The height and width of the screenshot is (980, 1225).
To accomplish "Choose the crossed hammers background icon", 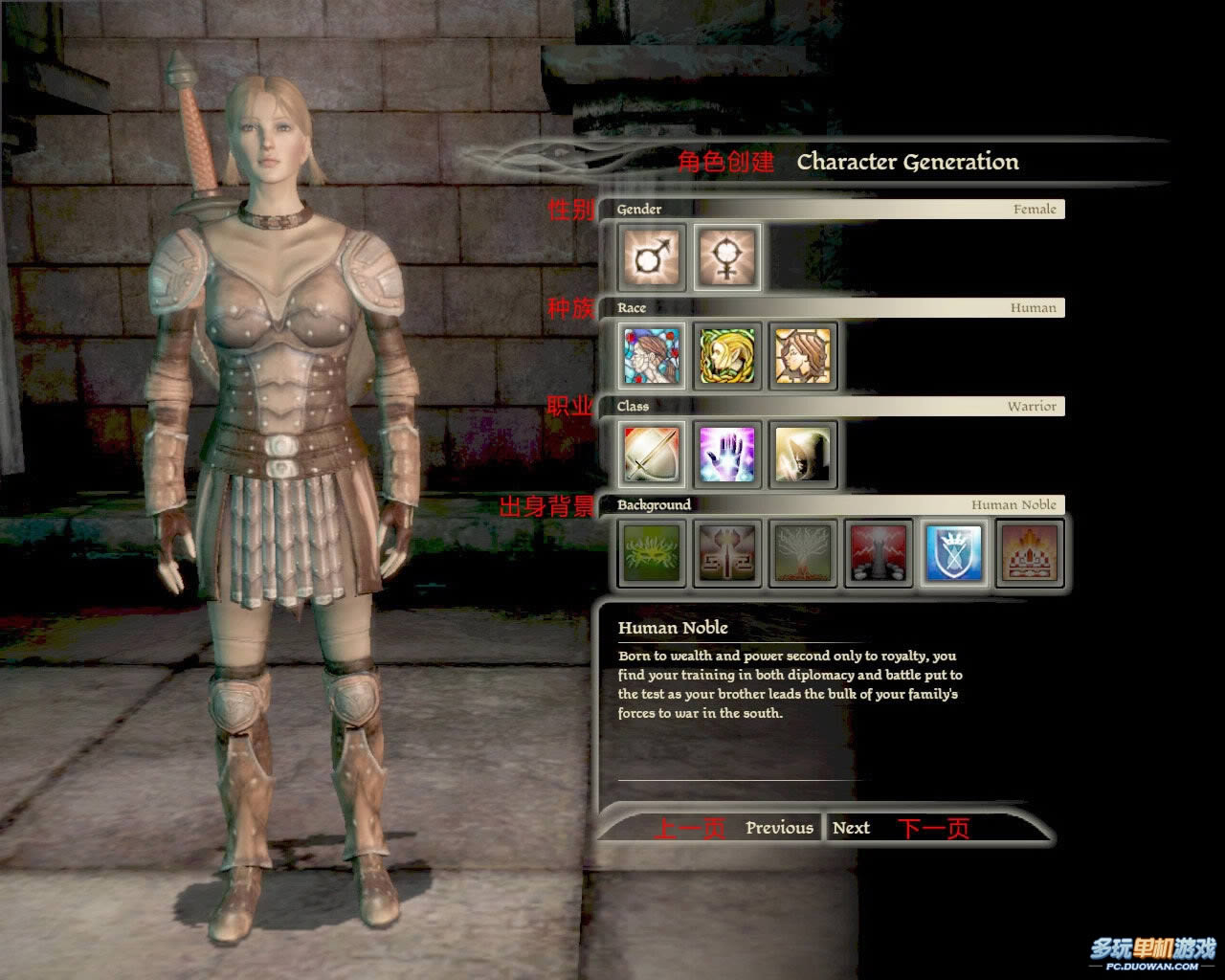I will pyautogui.click(x=727, y=553).
